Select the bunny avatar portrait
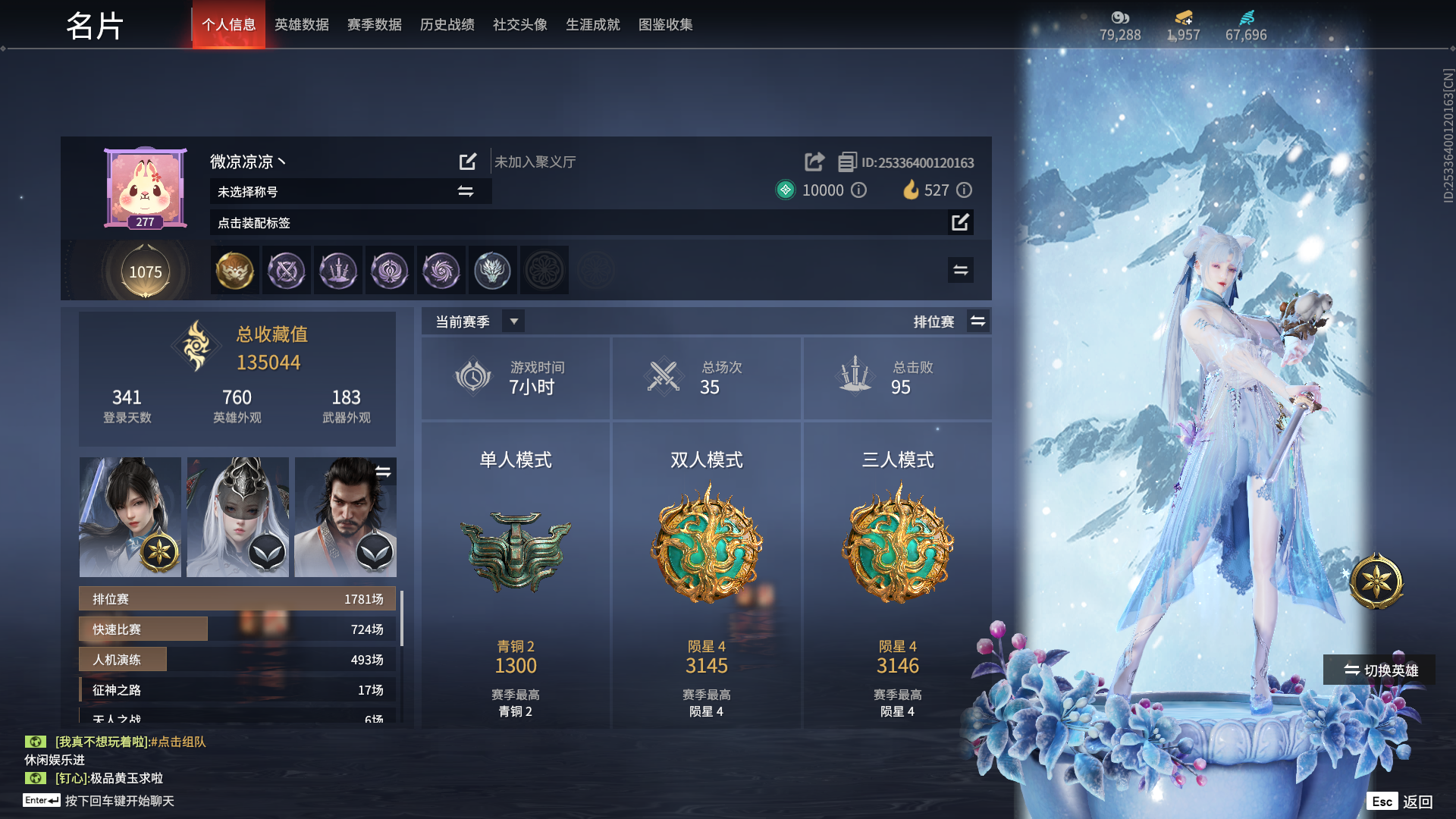1456x819 pixels. [145, 187]
